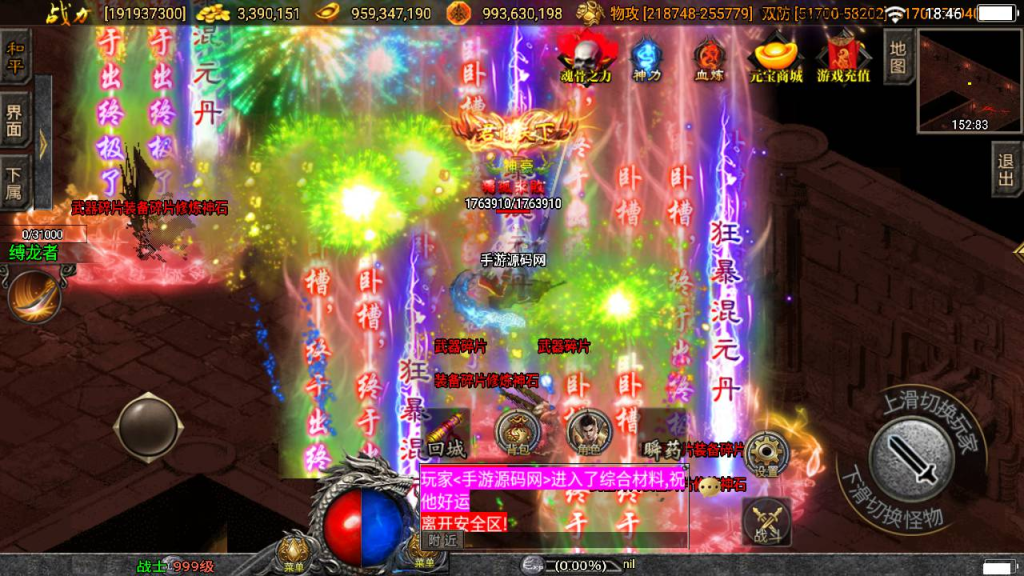Open the minimap showing coordinates 152:83
The height and width of the screenshot is (576, 1024).
click(x=969, y=82)
